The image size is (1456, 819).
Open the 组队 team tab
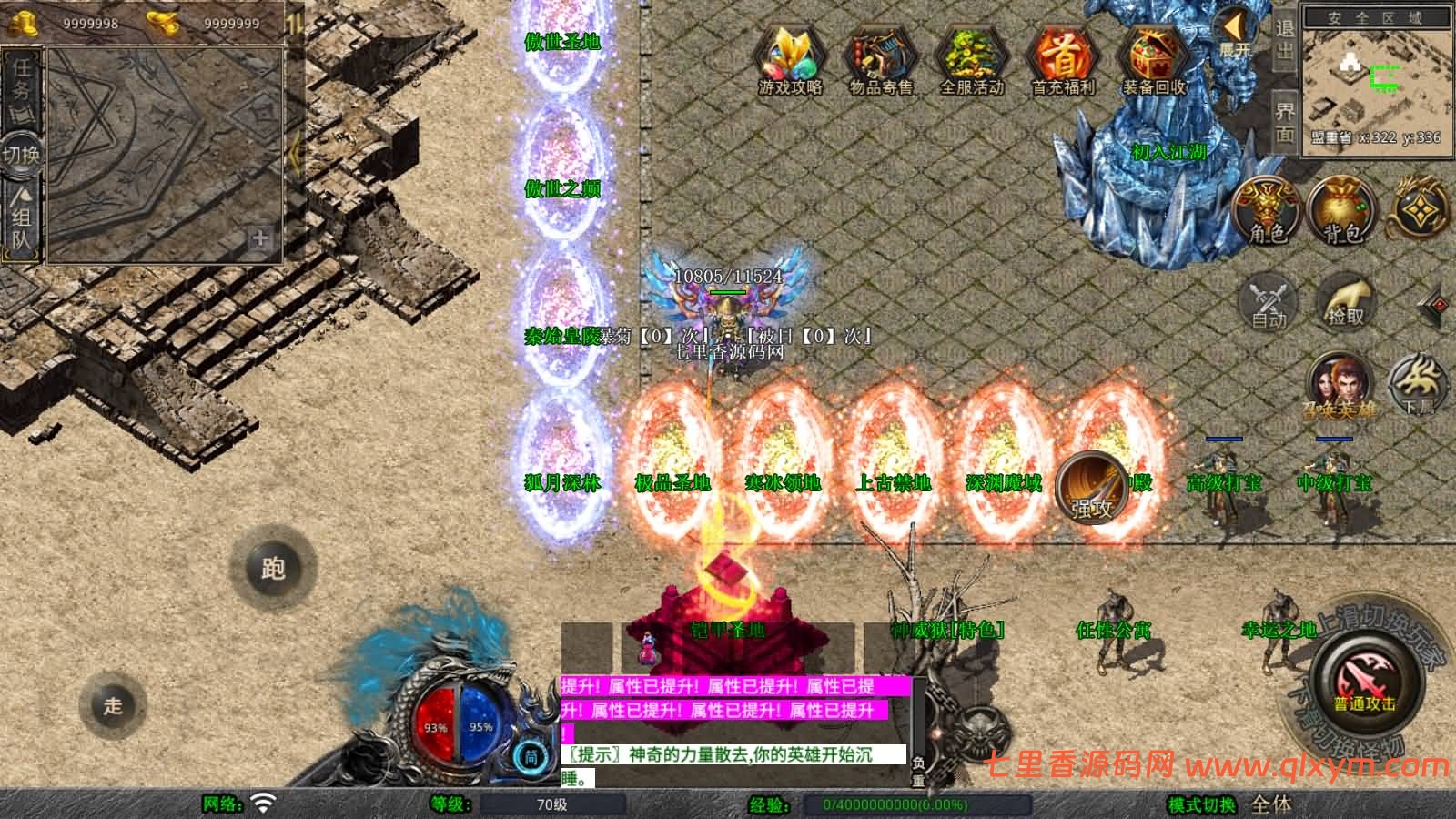tap(22, 220)
